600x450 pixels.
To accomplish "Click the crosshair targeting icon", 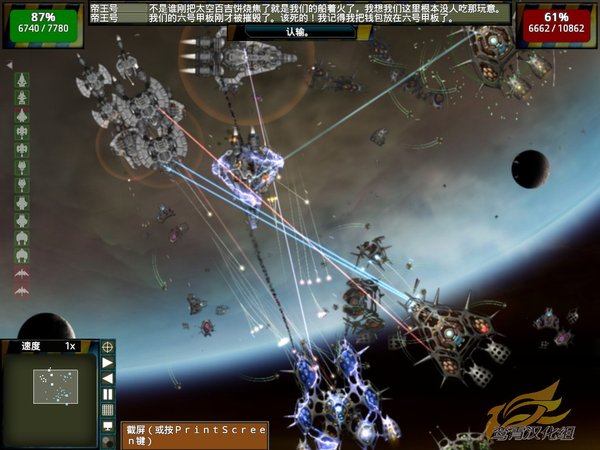I will 108,346.
